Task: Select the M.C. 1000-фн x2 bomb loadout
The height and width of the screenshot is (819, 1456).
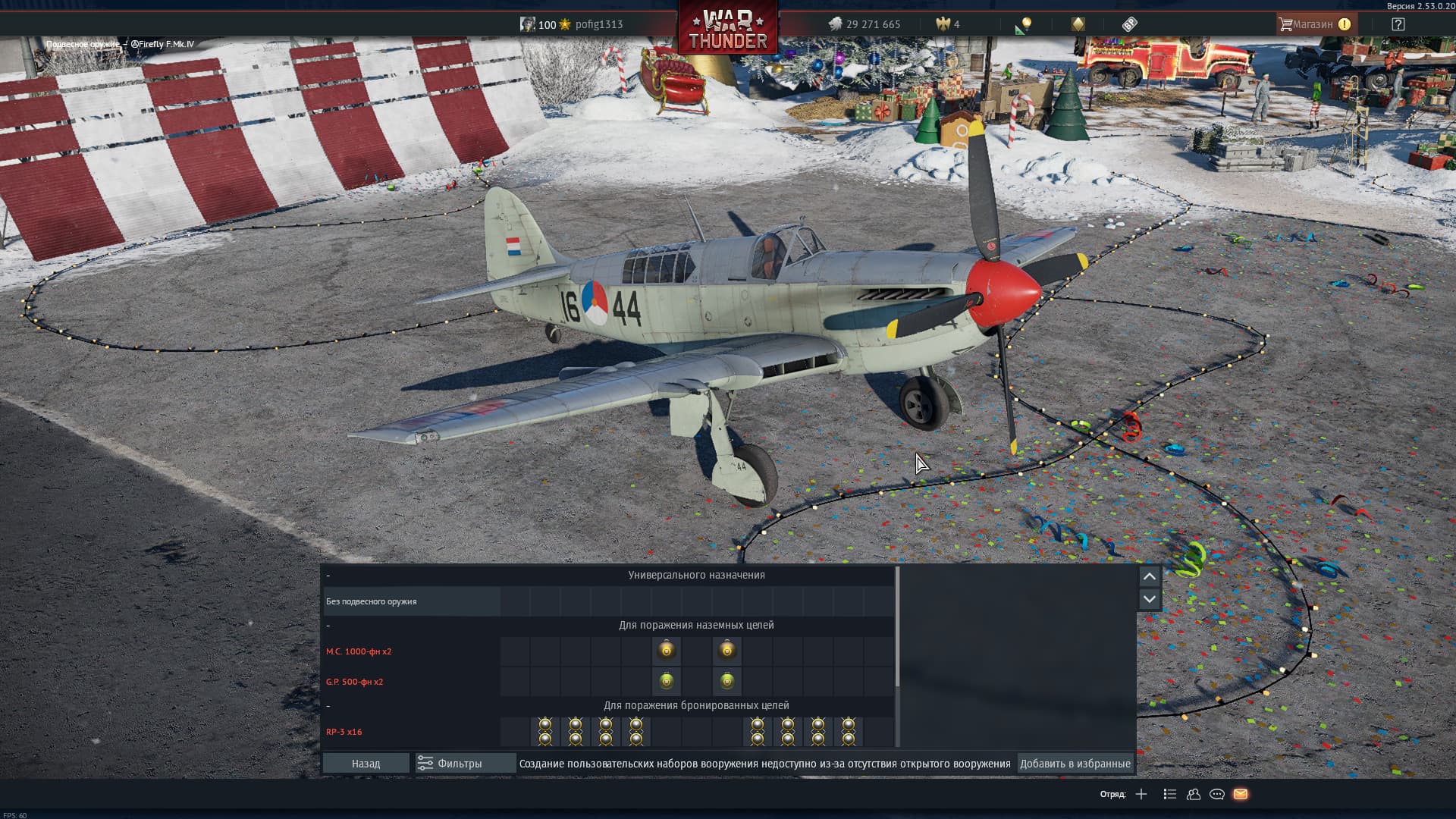Action: coord(359,651)
